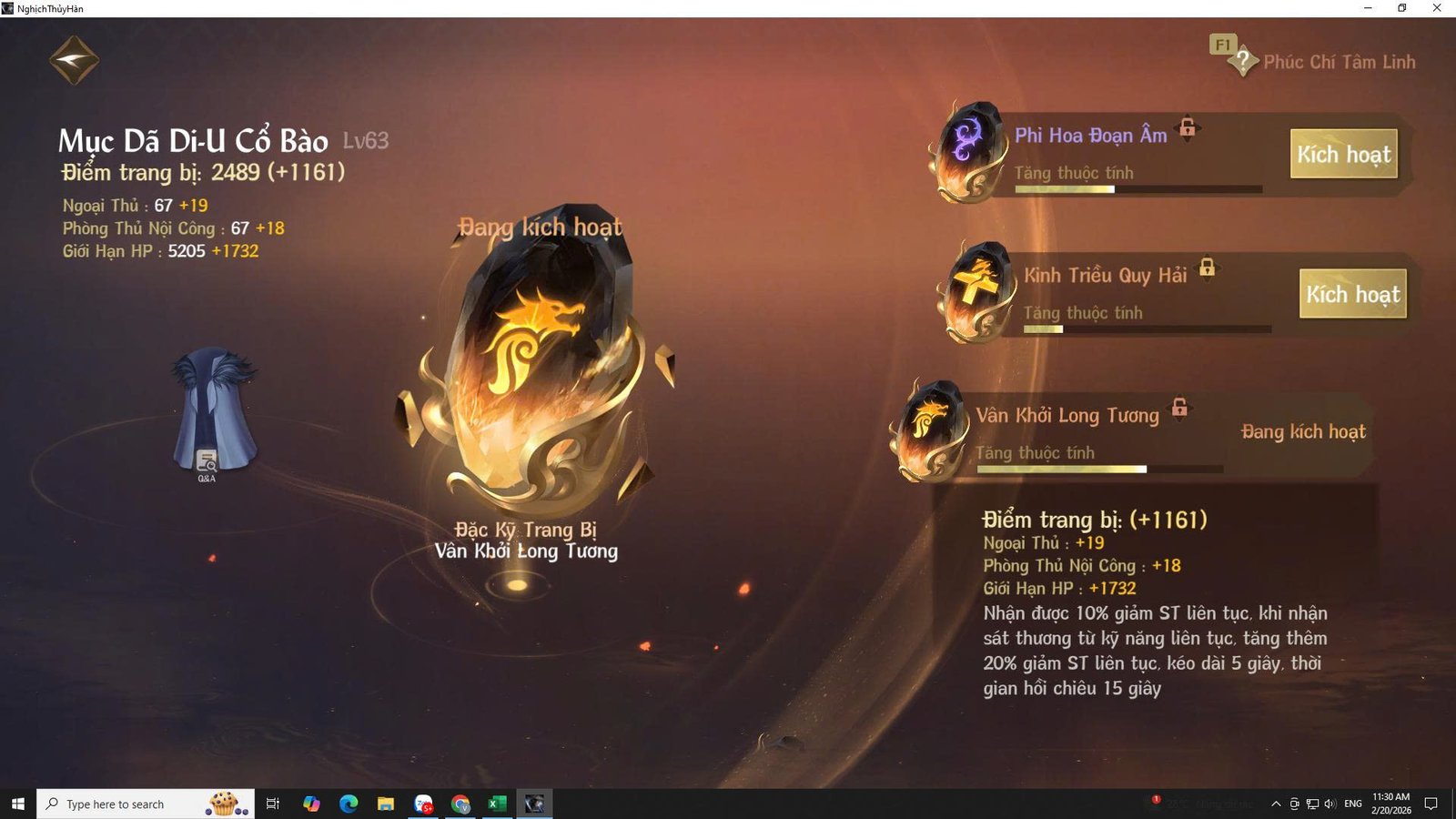The image size is (1456, 819).
Task: Launch Zalo from the taskbar
Action: pos(423,804)
